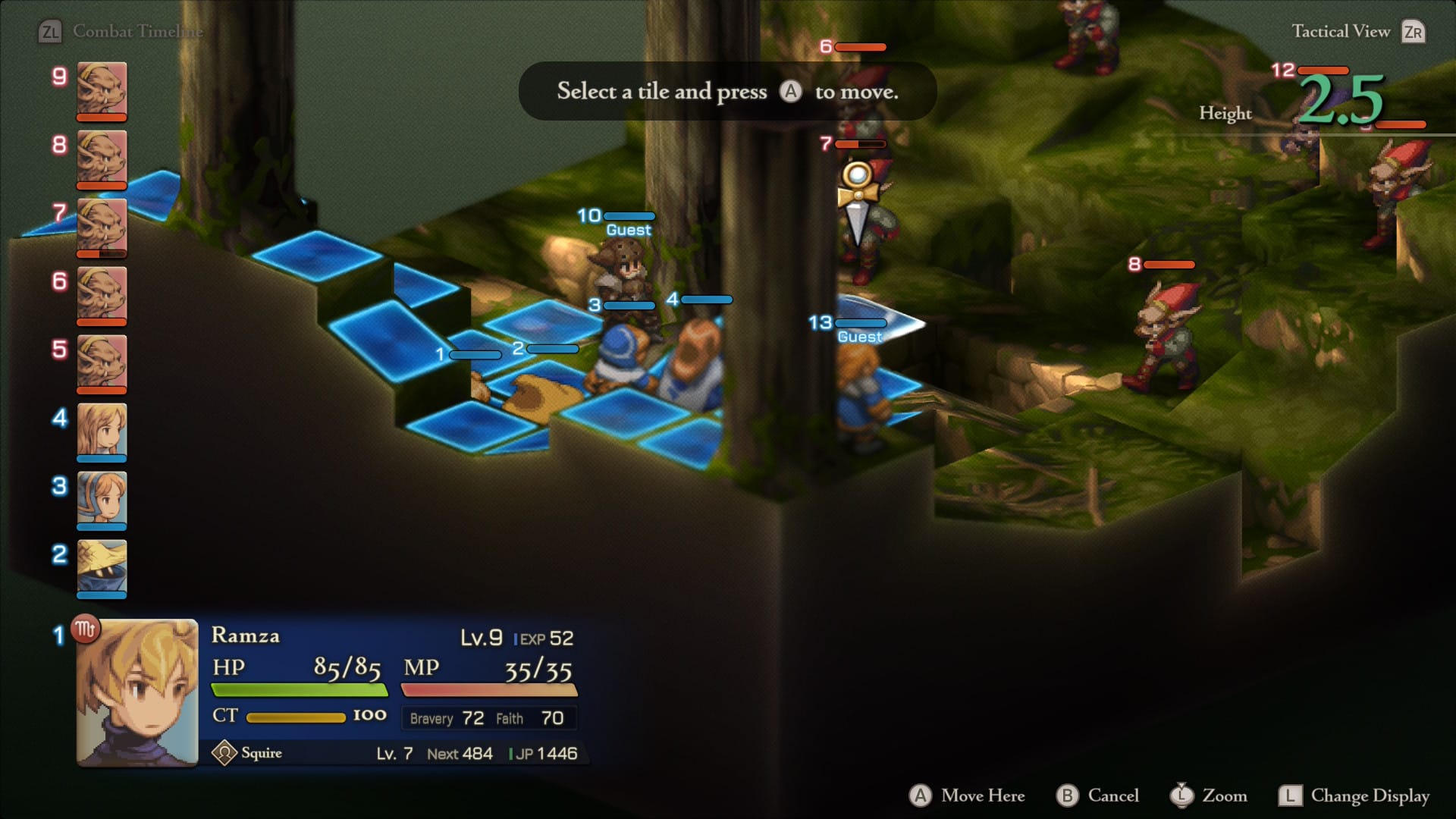This screenshot has width=1456, height=819.
Task: Select the turn 5 goblin timeline portrait
Action: click(x=102, y=362)
